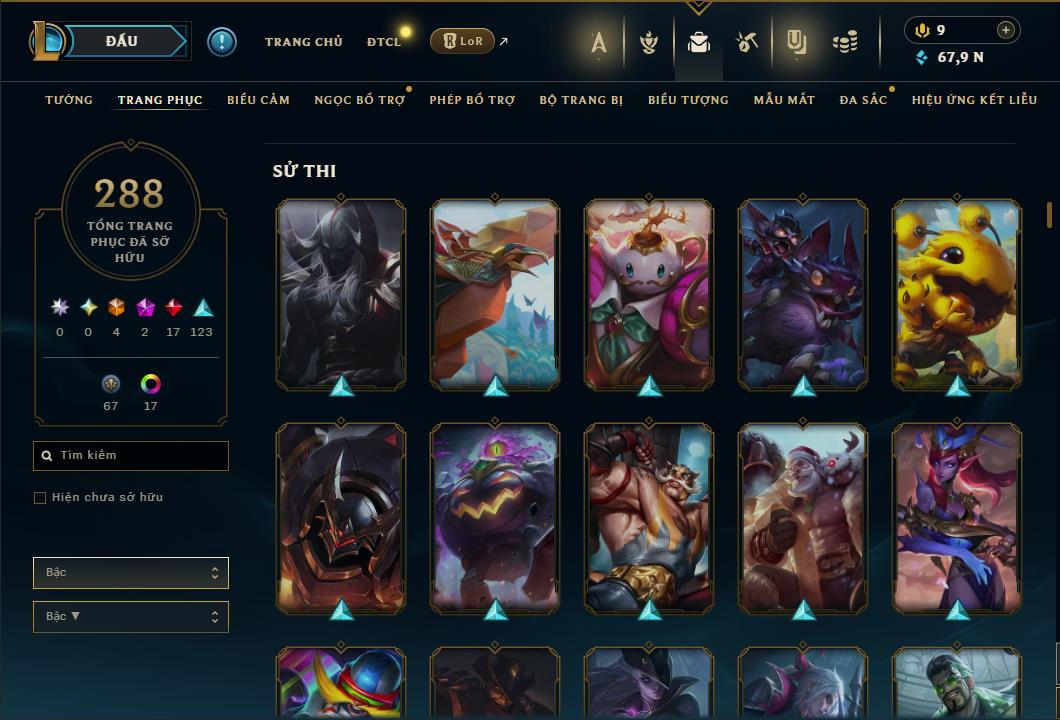
Task: Open the PHÉP BỔ TRỢ spells tab
Action: (x=472, y=100)
